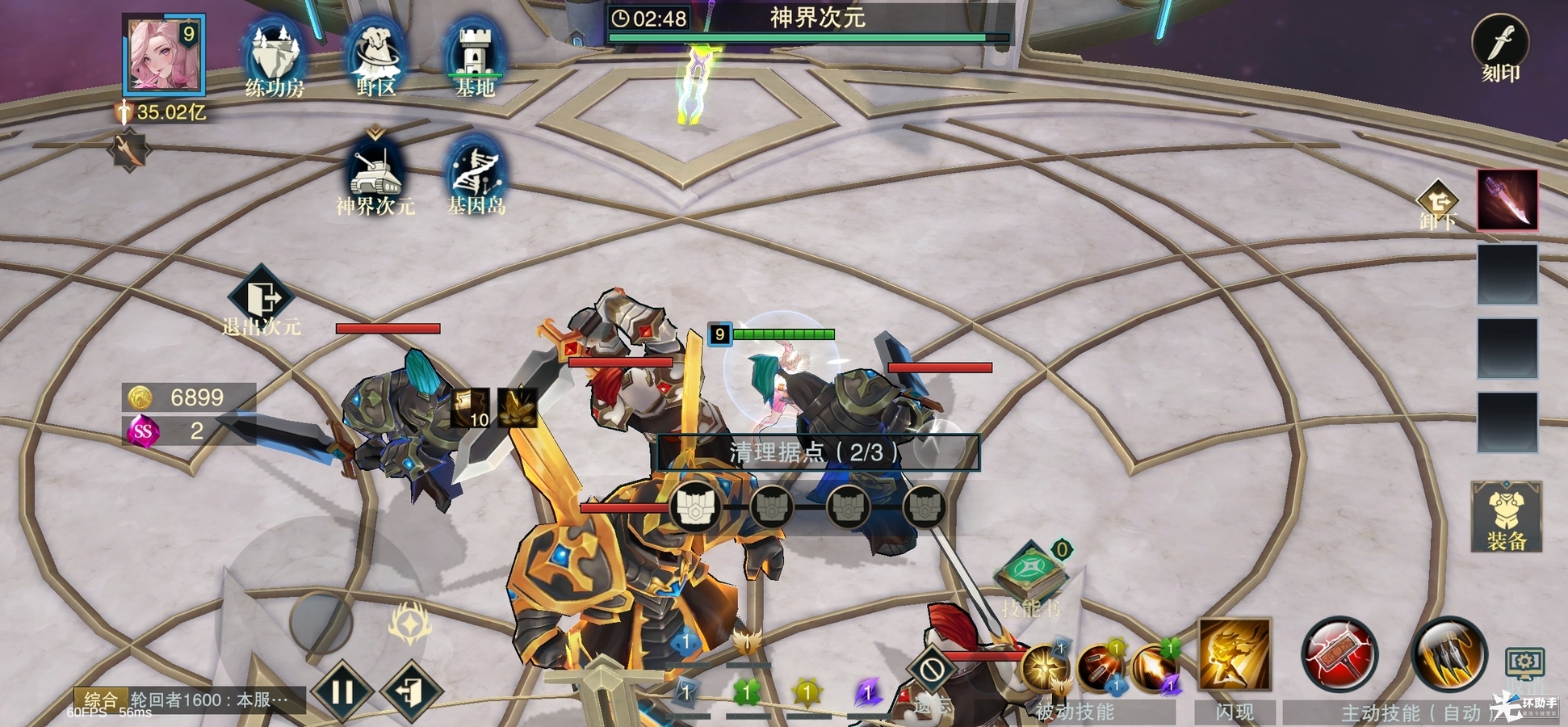Pause the game with the pause button
Image resolution: width=1568 pixels, height=727 pixels.
pyautogui.click(x=342, y=691)
